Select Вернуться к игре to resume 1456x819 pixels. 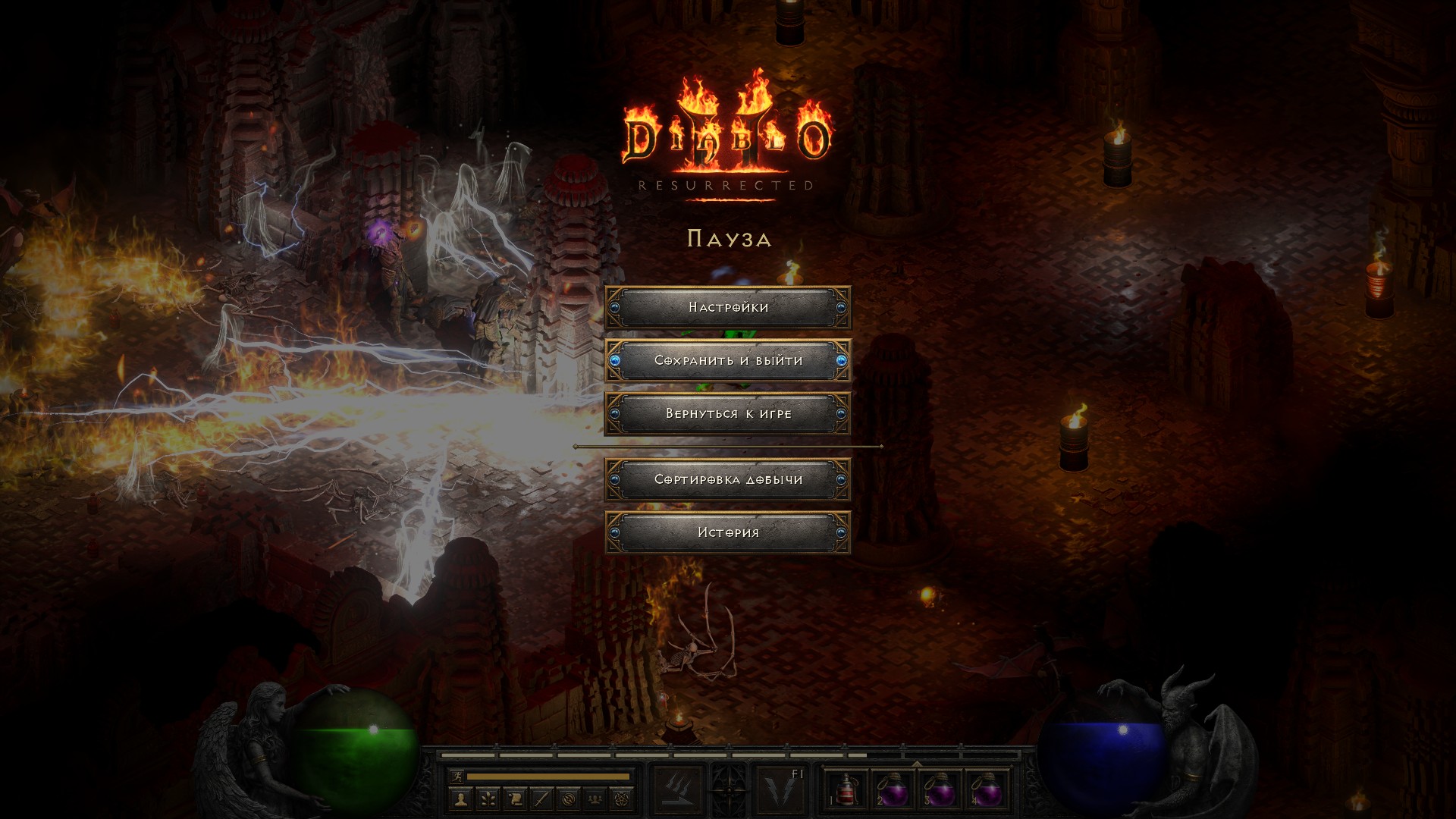coord(728,413)
